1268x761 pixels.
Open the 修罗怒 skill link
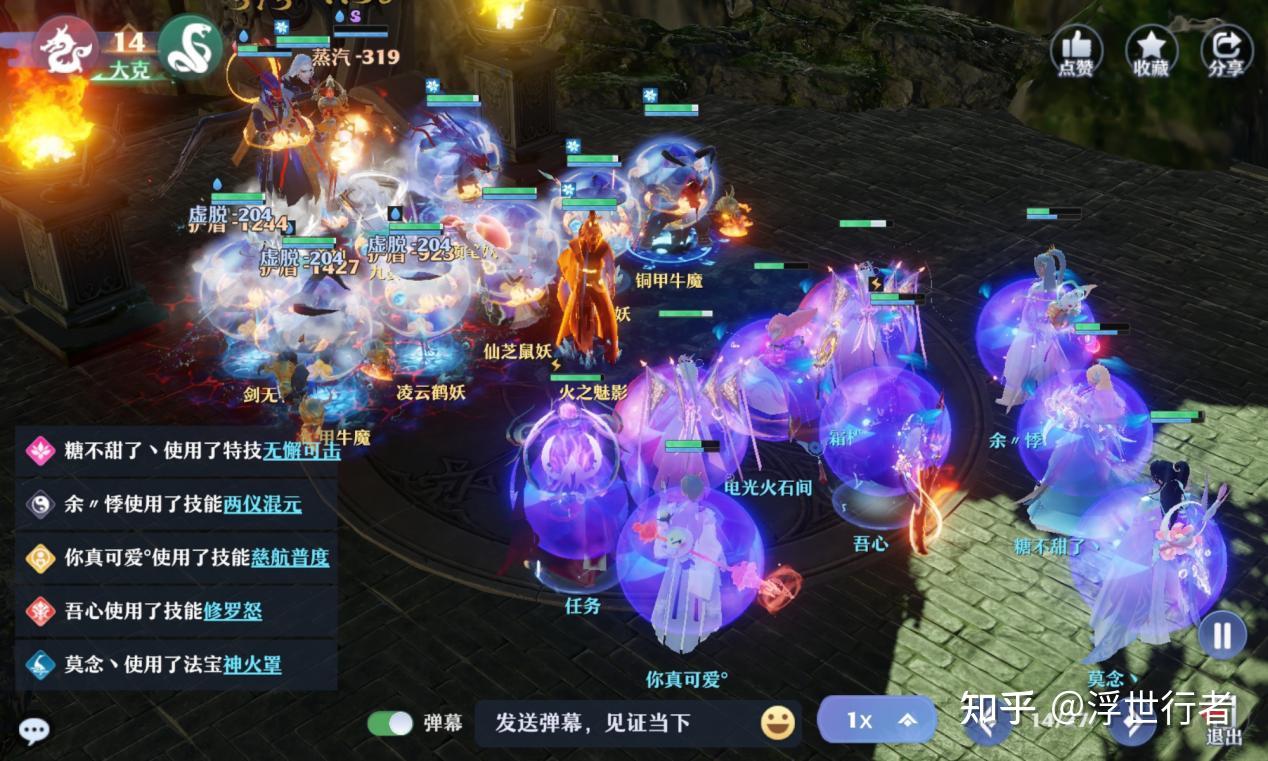[233, 611]
